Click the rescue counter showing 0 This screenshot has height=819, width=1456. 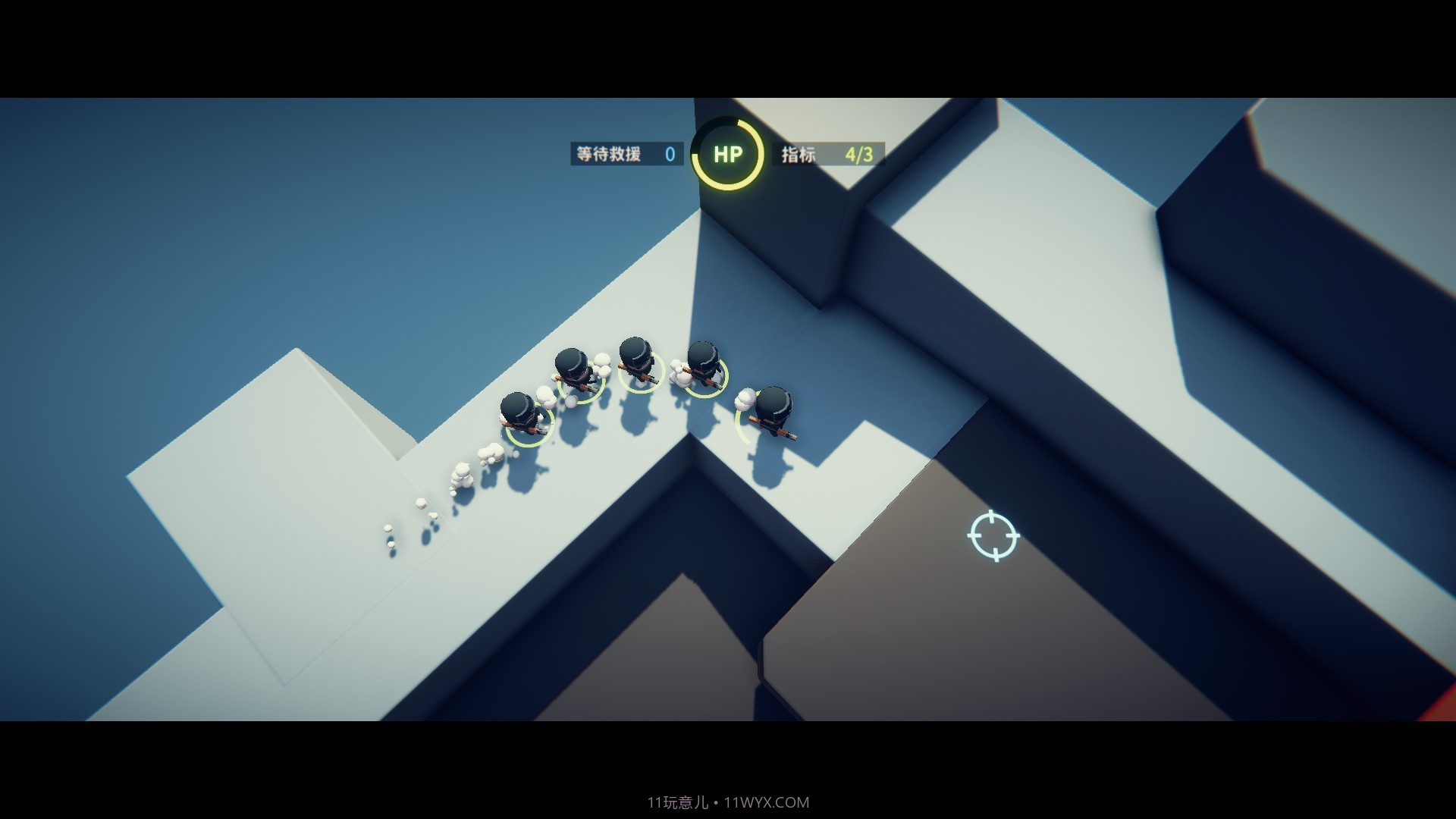(669, 154)
